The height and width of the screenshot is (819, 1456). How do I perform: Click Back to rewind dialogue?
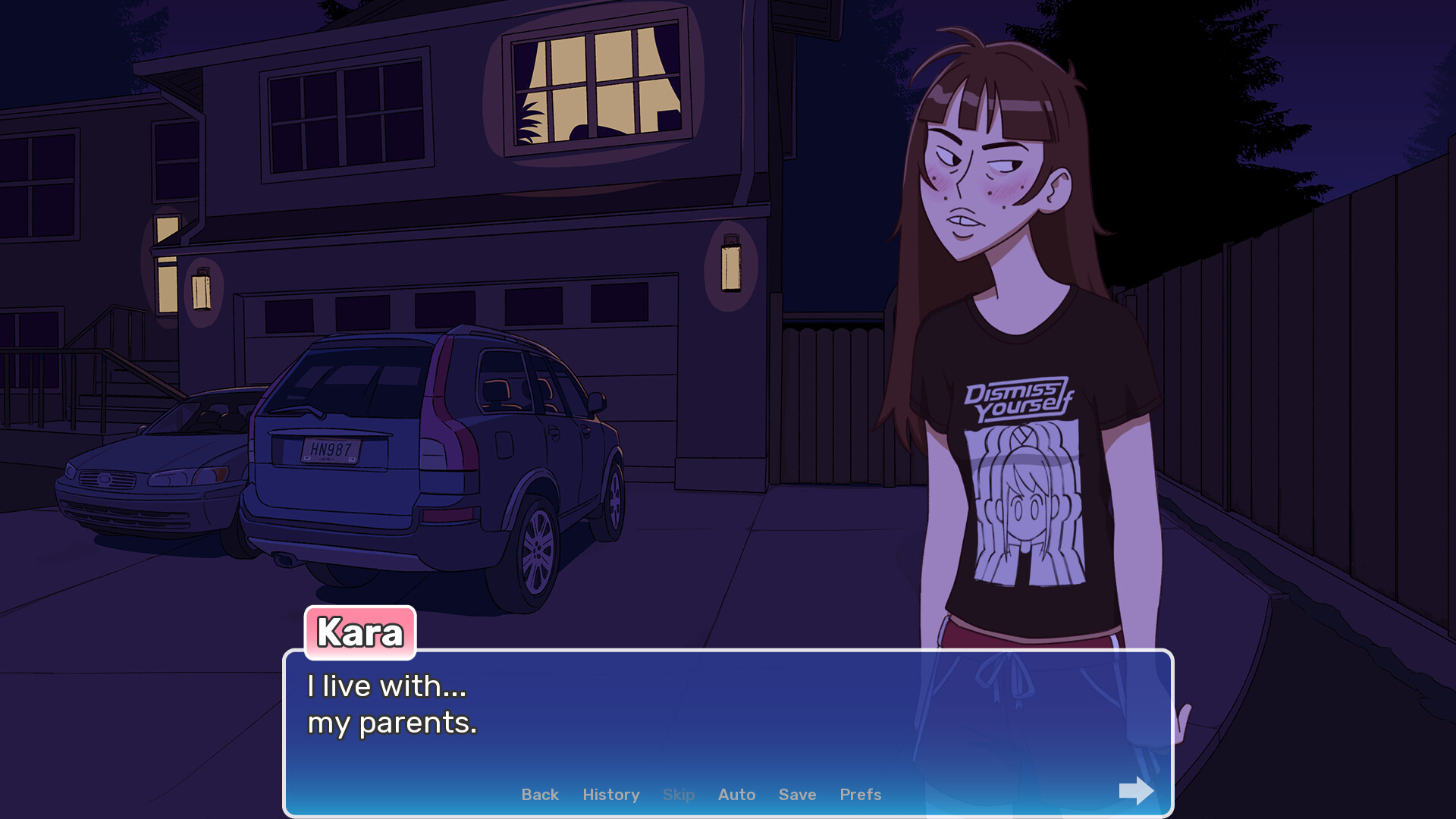pyautogui.click(x=539, y=795)
